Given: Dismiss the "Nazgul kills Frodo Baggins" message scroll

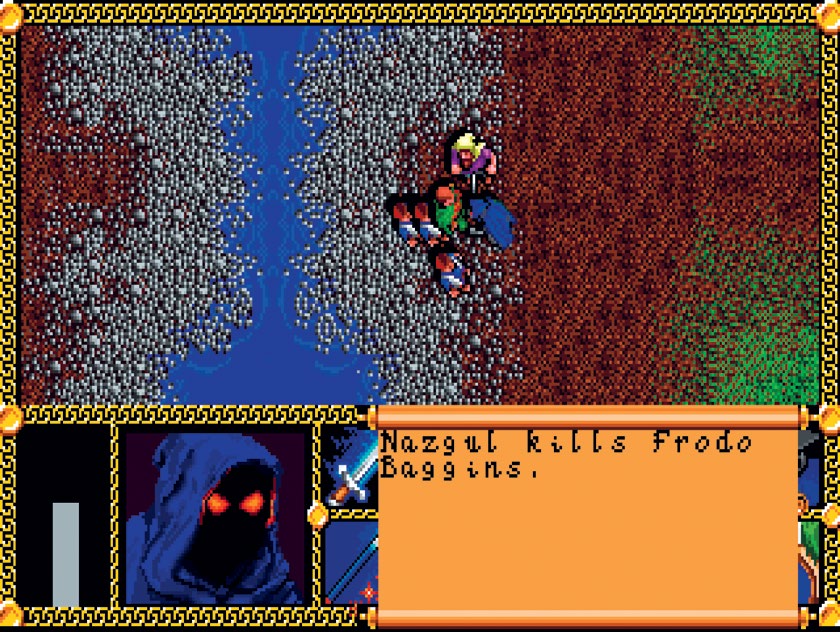Looking at the screenshot, I should tap(587, 514).
